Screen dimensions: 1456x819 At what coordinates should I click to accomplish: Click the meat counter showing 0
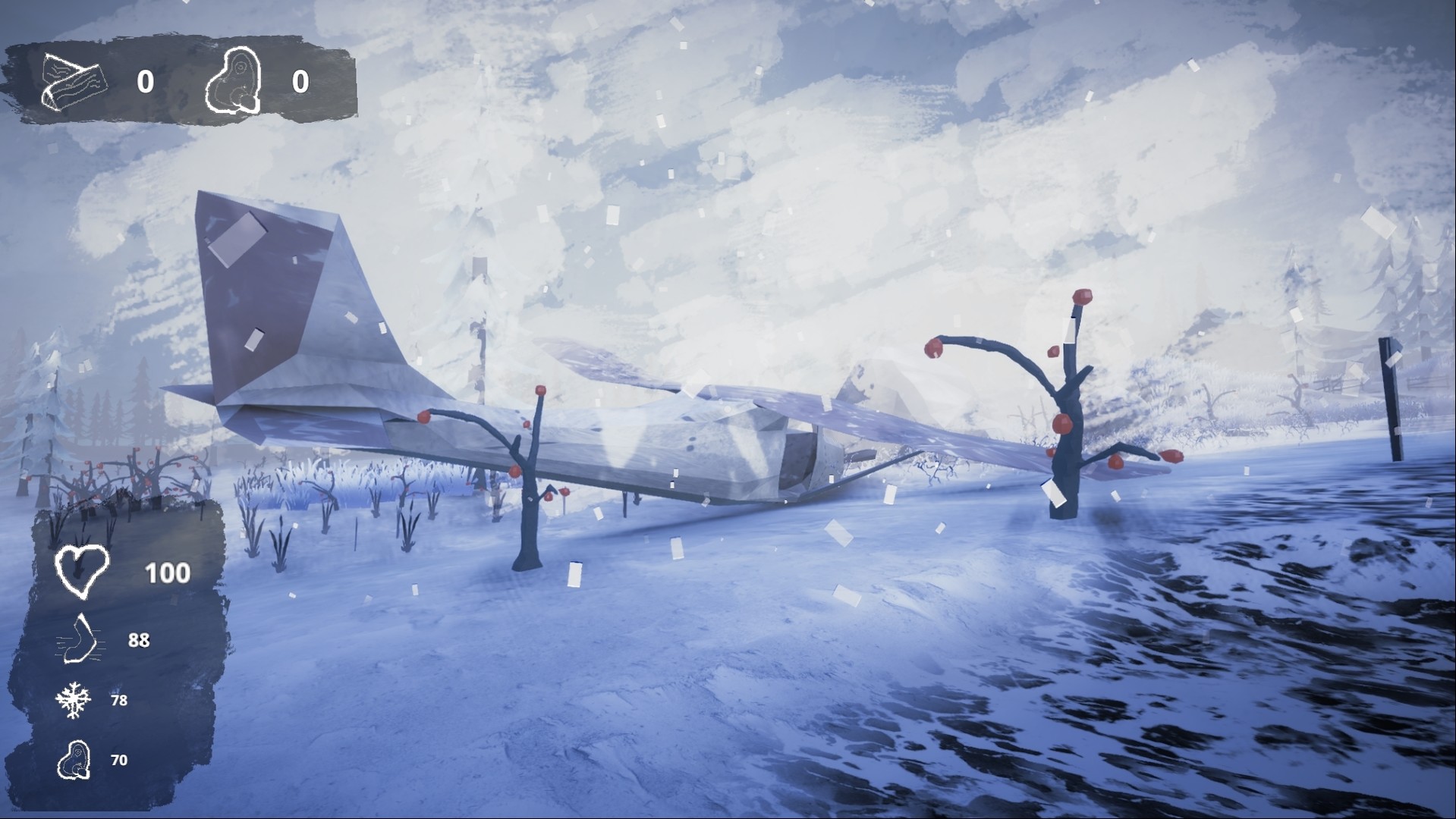(x=299, y=82)
